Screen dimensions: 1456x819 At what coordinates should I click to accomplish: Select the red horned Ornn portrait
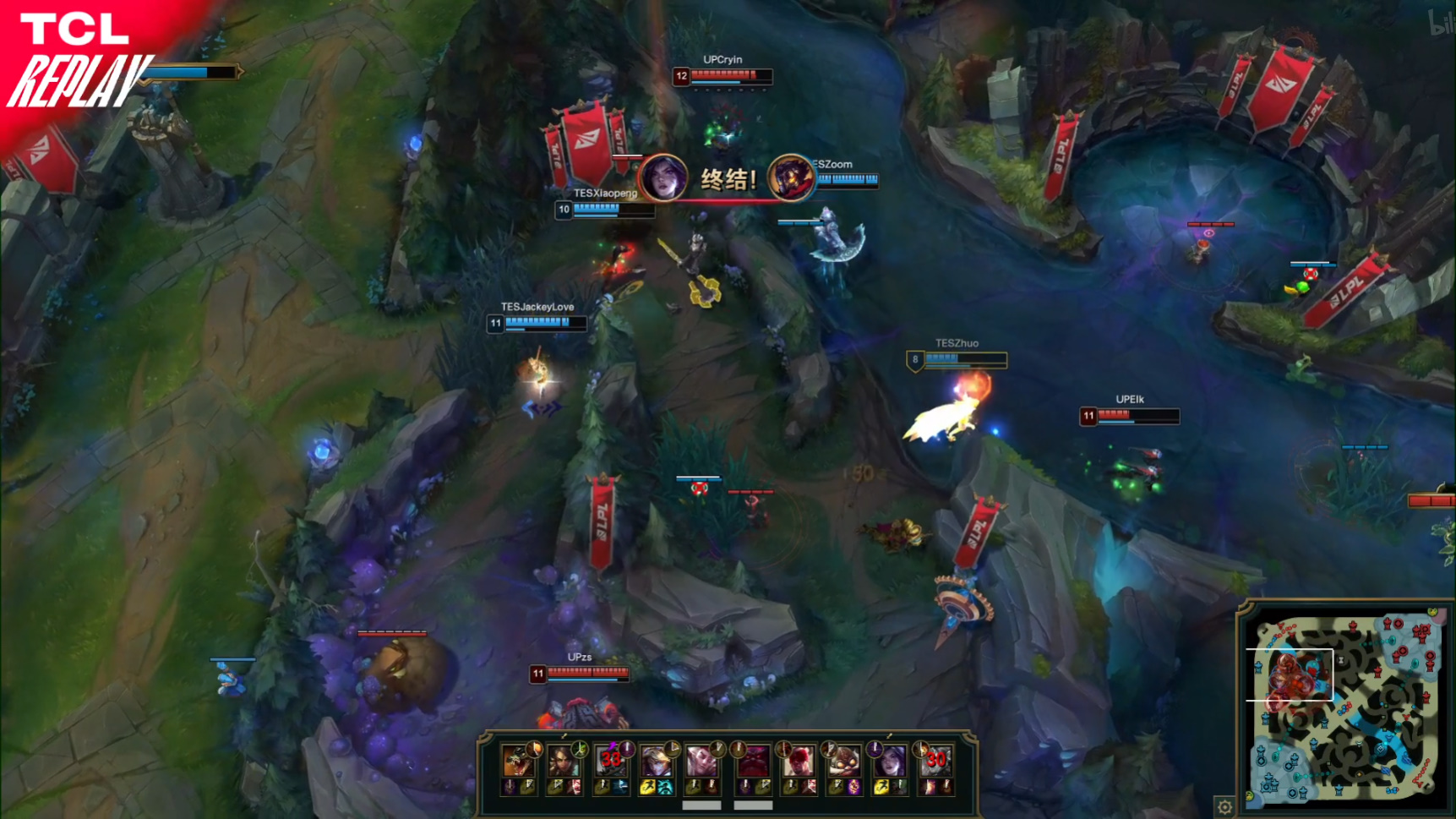[x=752, y=762]
